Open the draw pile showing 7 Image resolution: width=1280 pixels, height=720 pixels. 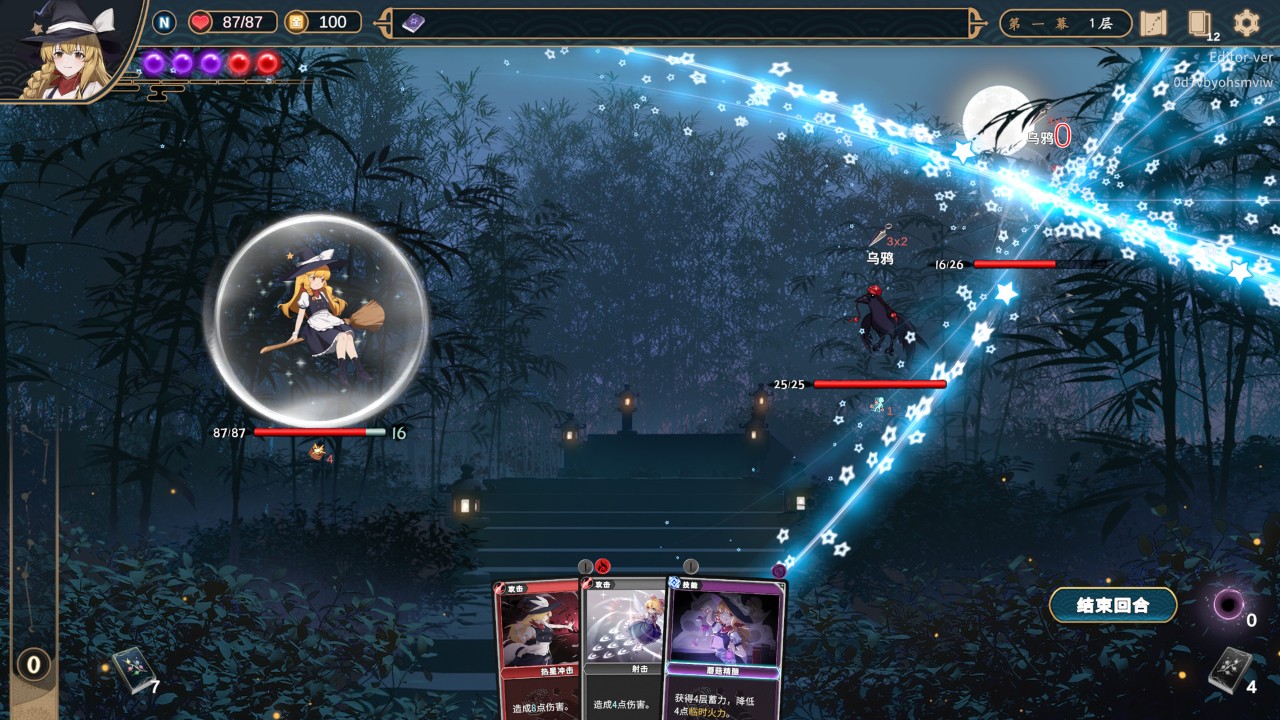130,670
